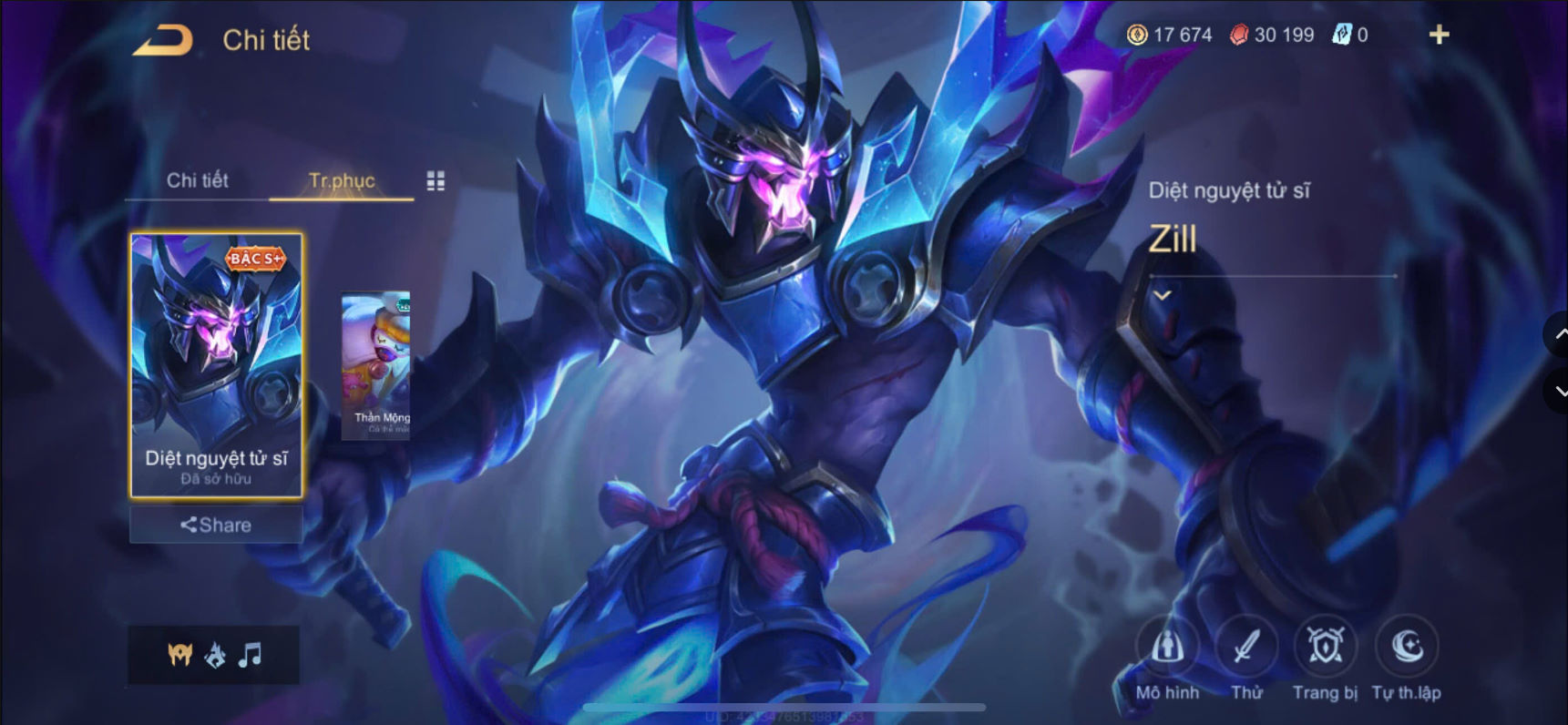Select the Thần Mộng skin thumbnail
Screen dimensions: 1568x725
[374, 364]
